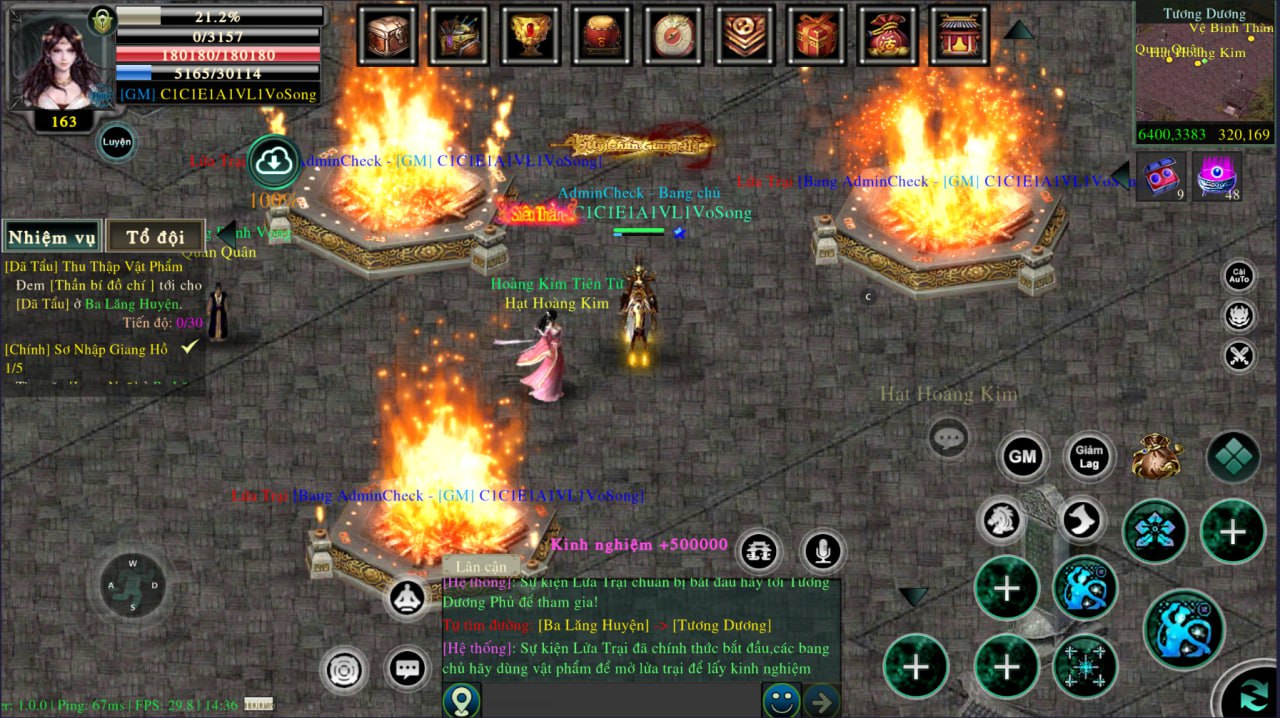Click the Tương Dương minimap
The width and height of the screenshot is (1280, 718).
click(1204, 72)
